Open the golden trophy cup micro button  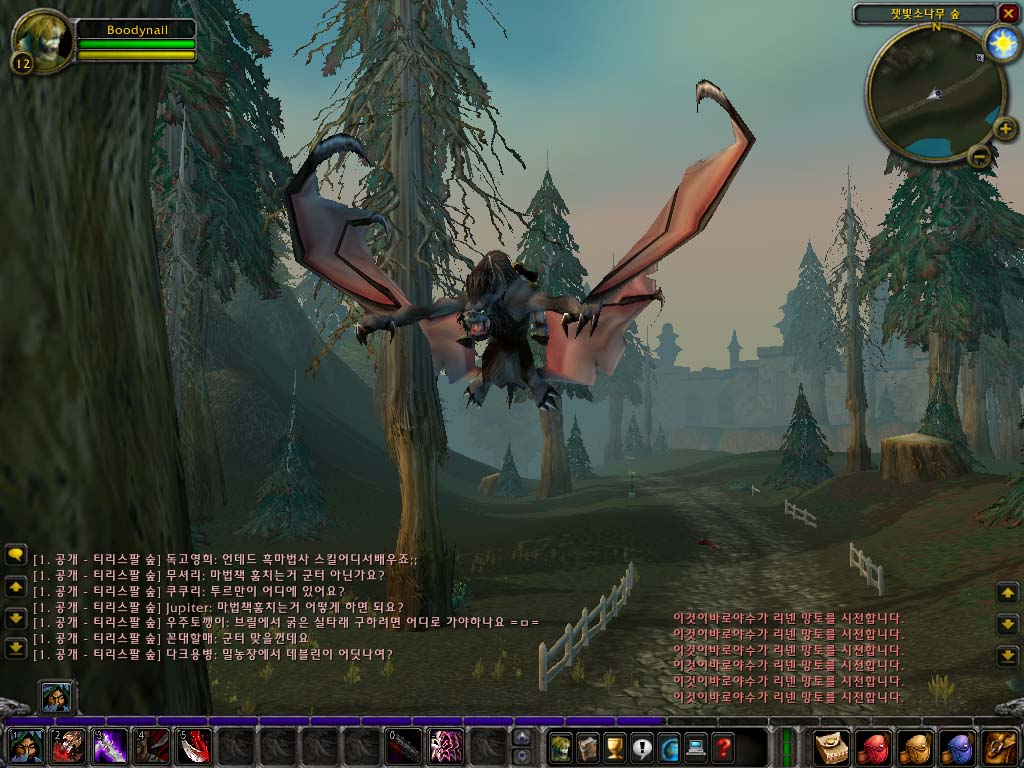(614, 746)
